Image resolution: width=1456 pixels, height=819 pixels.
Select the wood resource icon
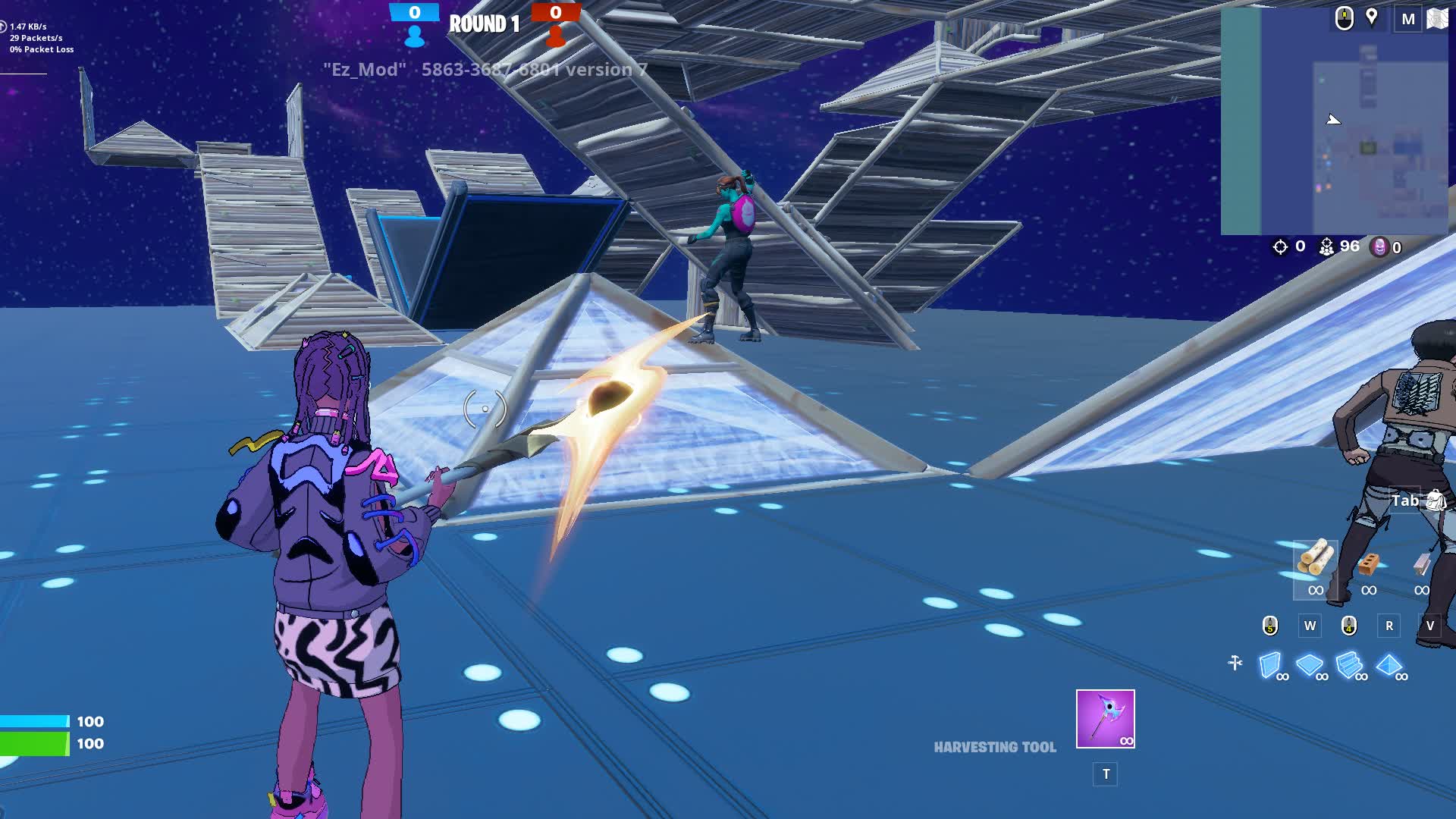click(1315, 557)
